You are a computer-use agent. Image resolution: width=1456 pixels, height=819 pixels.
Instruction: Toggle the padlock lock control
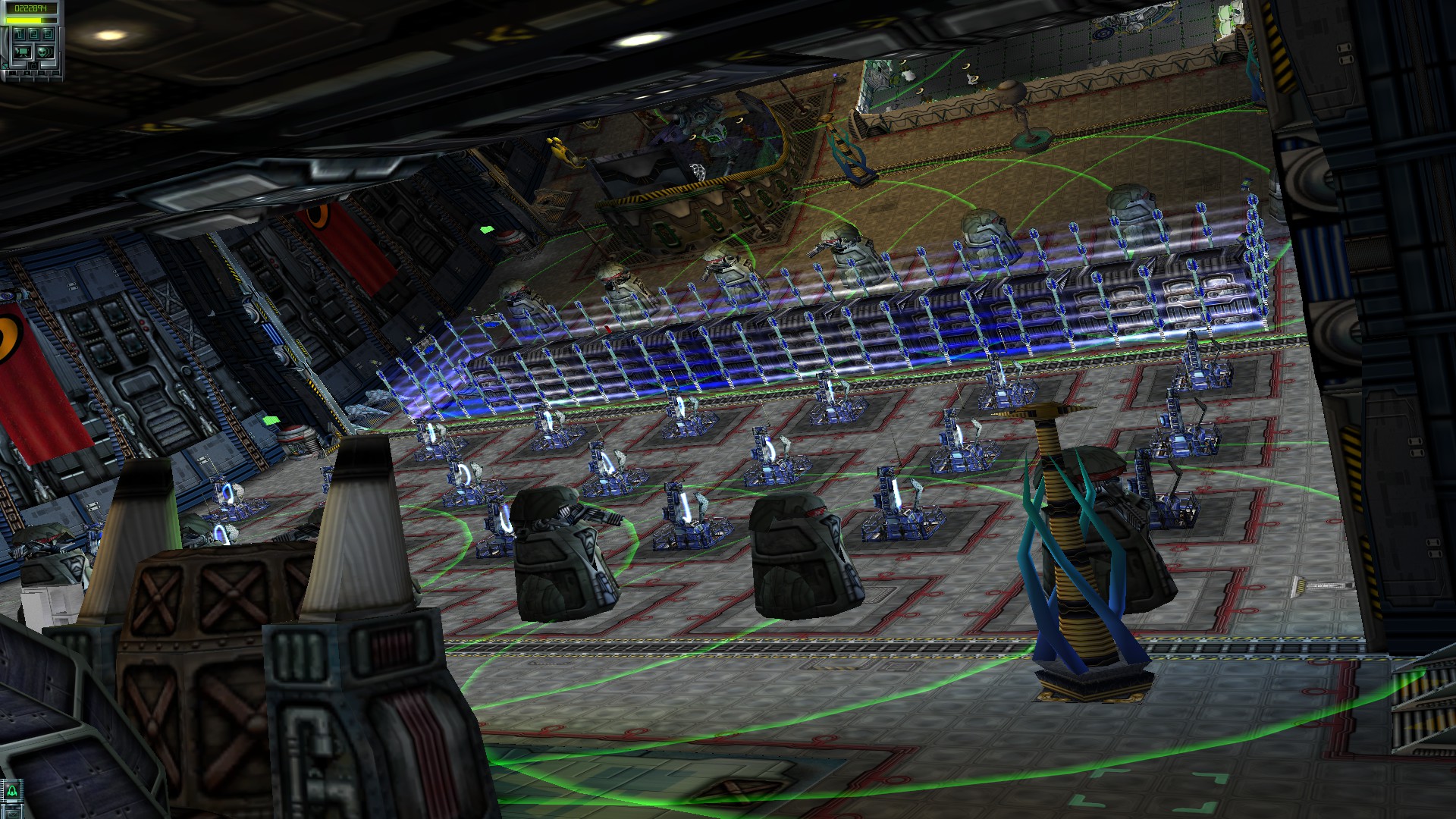click(34, 66)
